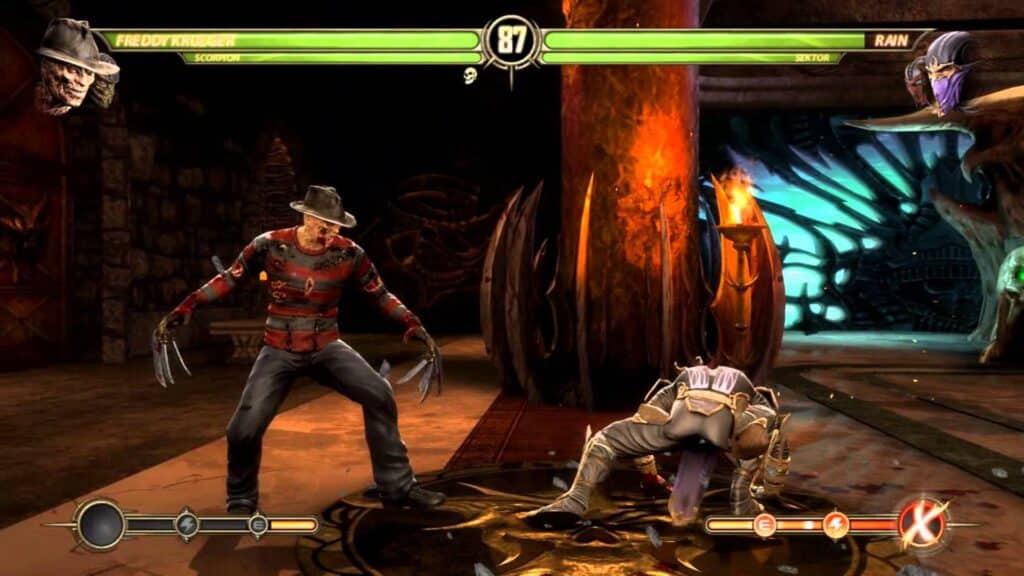Click Freddy Krueger's character portrait
The width and height of the screenshot is (1024, 576).
pos(76,66)
